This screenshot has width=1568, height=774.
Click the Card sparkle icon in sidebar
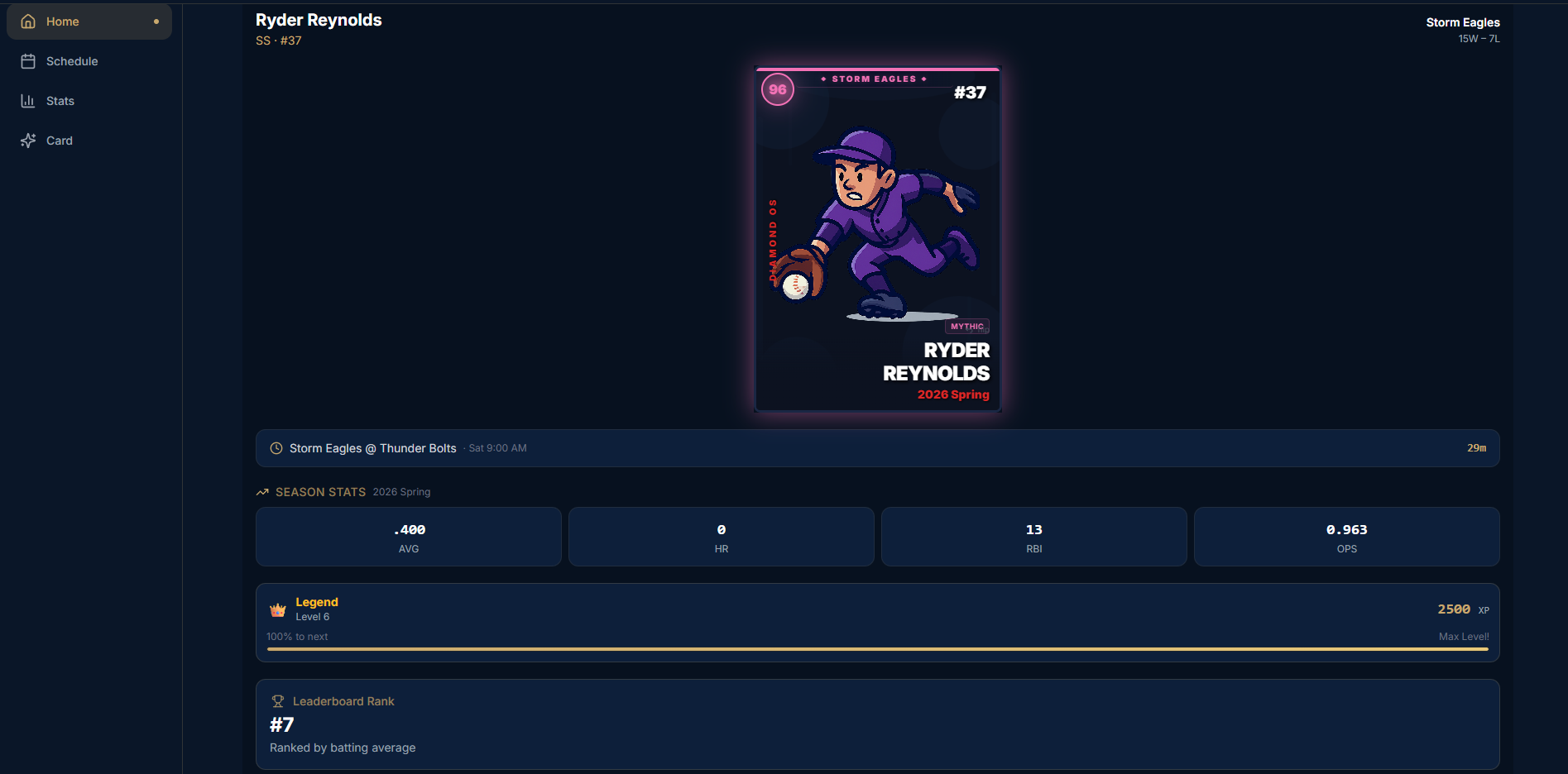pyautogui.click(x=27, y=140)
